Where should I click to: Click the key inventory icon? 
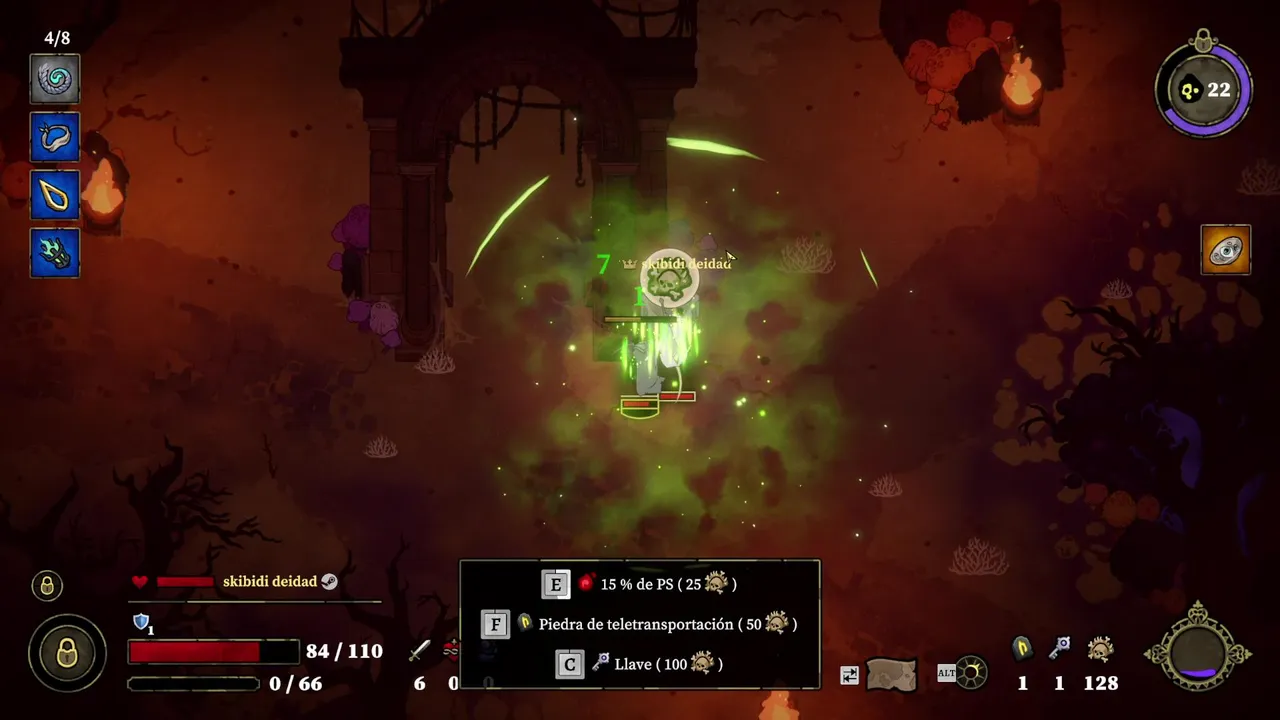pos(1059,650)
